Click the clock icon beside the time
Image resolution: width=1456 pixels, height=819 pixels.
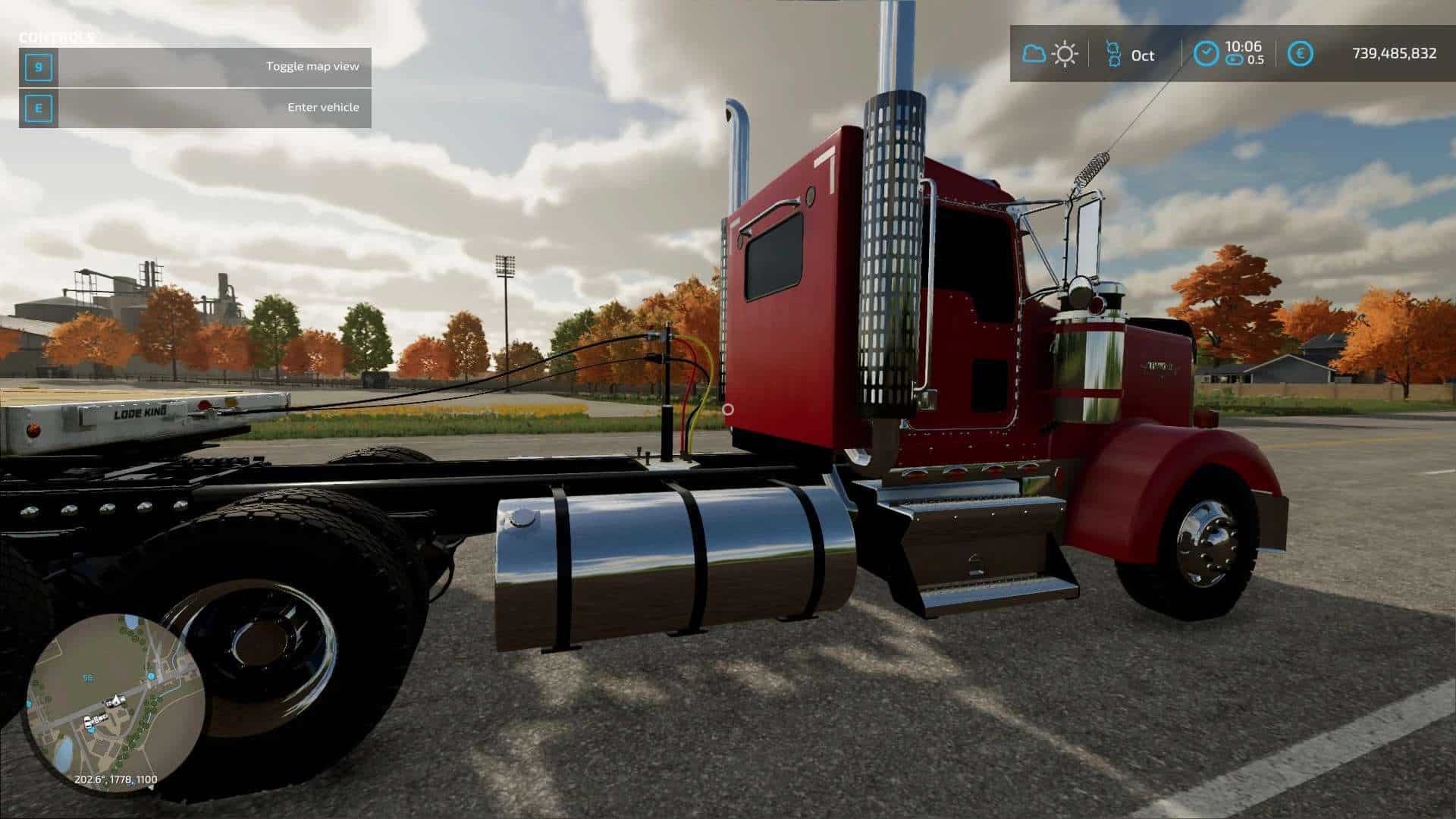1206,54
